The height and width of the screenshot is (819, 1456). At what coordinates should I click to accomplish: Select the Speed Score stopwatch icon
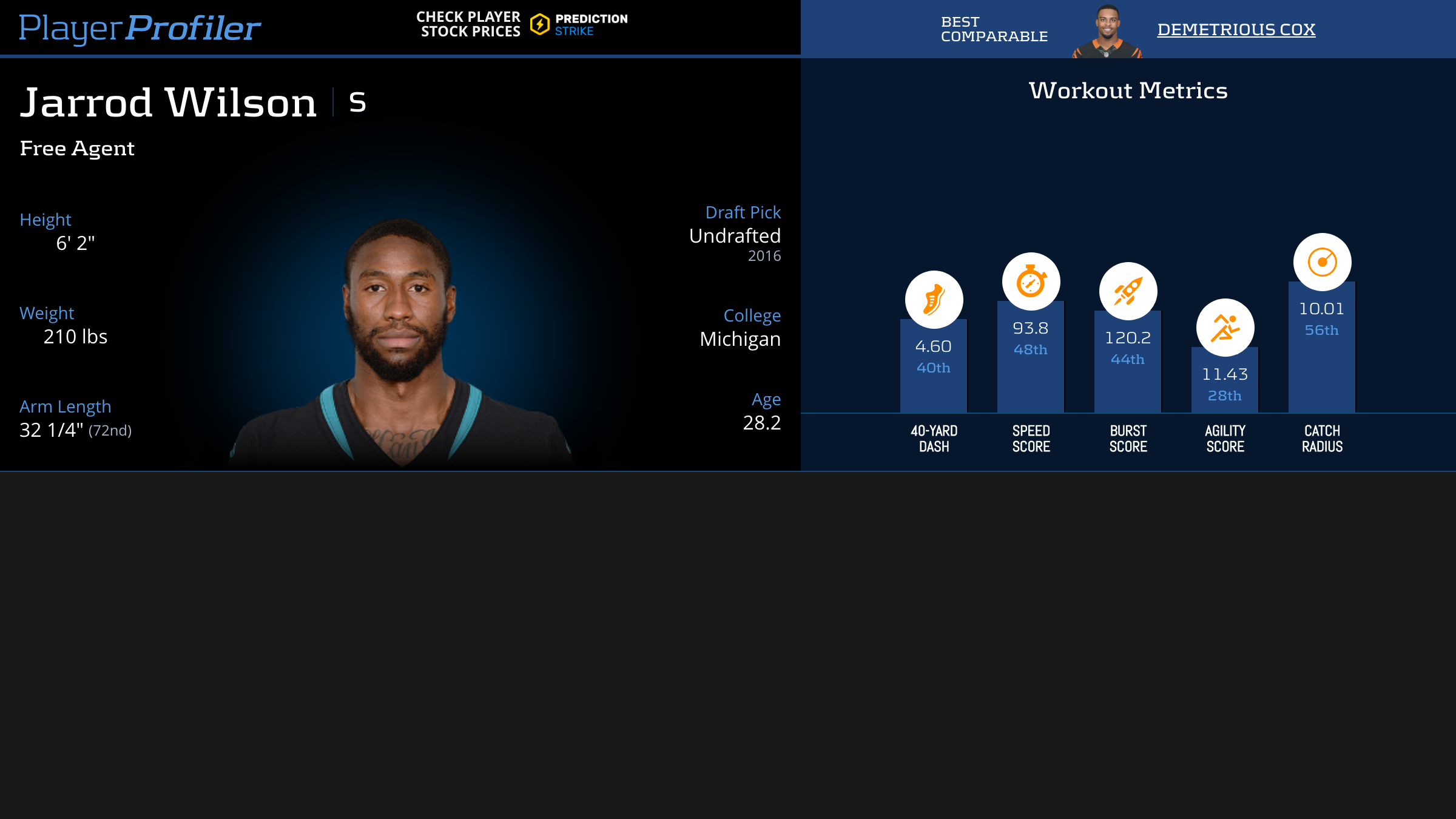point(1031,281)
